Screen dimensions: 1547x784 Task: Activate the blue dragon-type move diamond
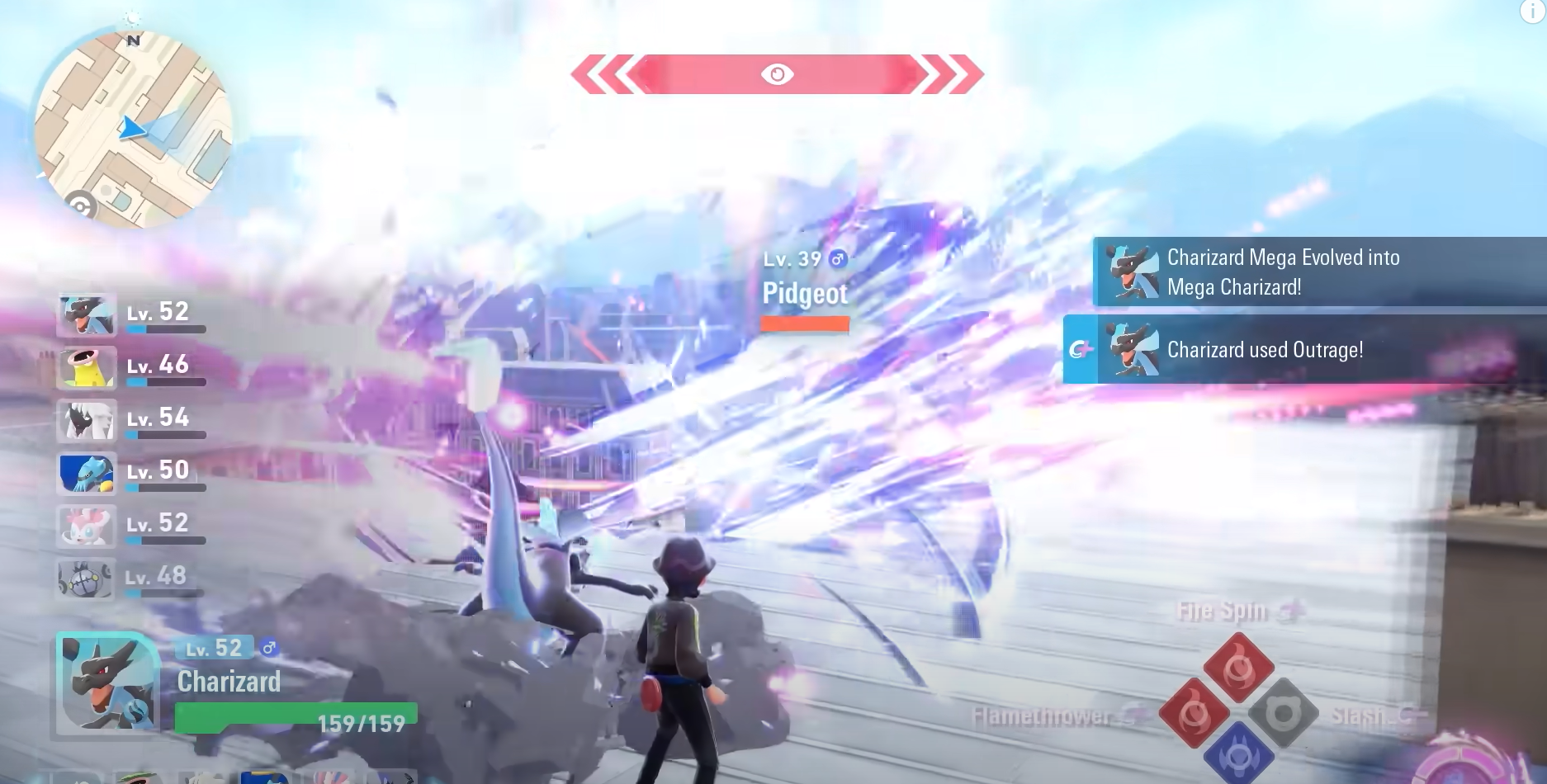point(1238,754)
